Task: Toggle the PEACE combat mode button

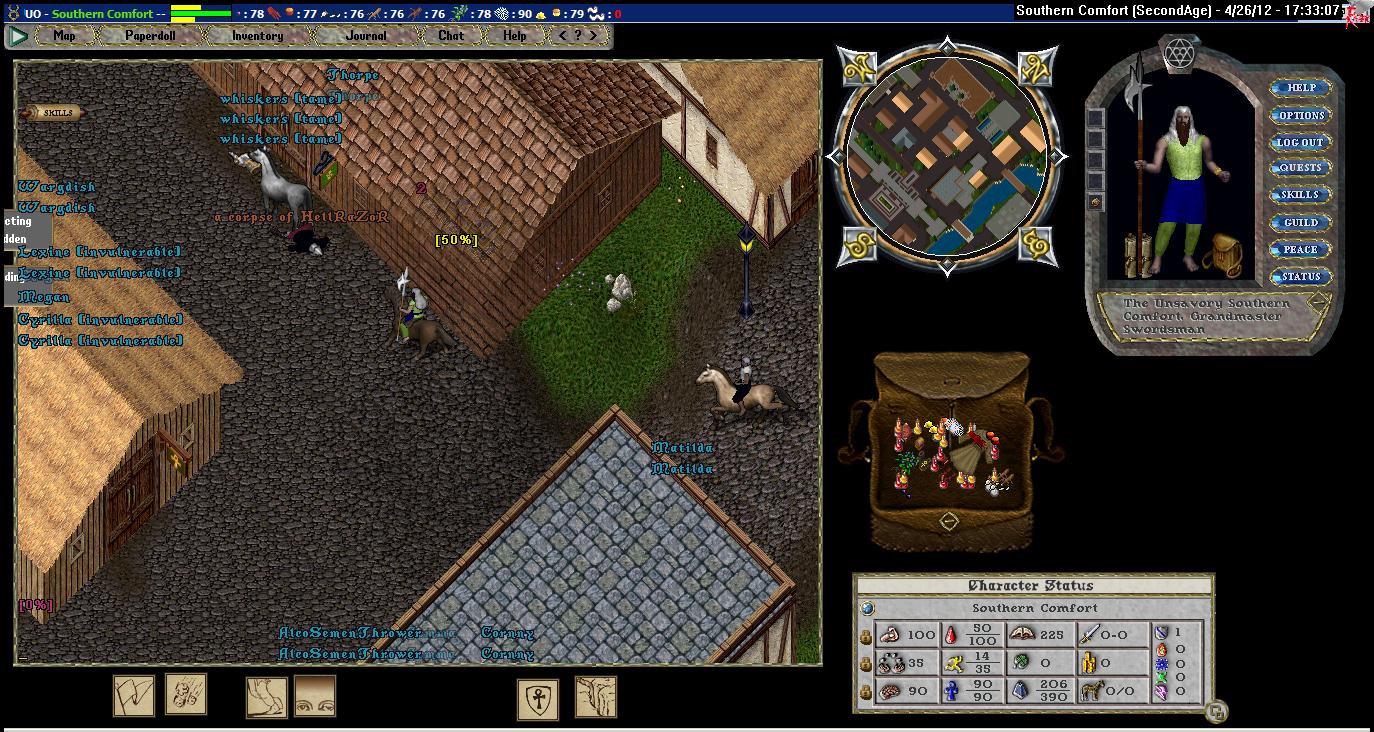Action: (1300, 249)
